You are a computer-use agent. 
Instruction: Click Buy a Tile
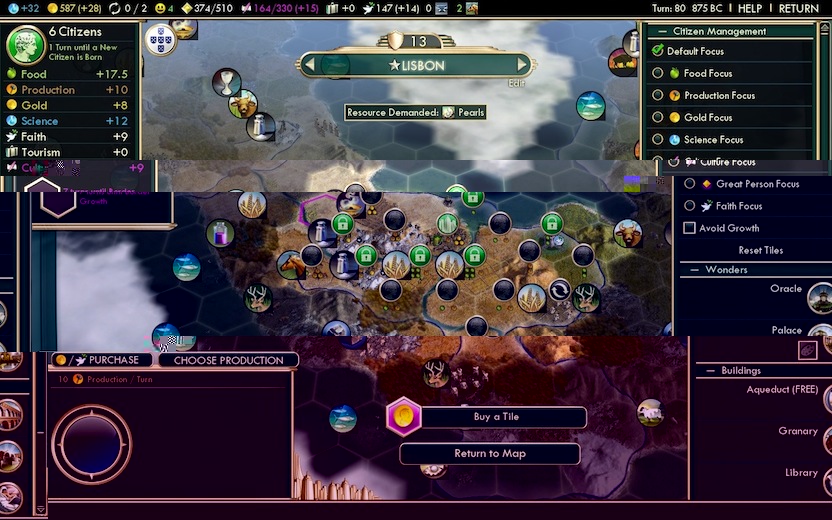496,417
